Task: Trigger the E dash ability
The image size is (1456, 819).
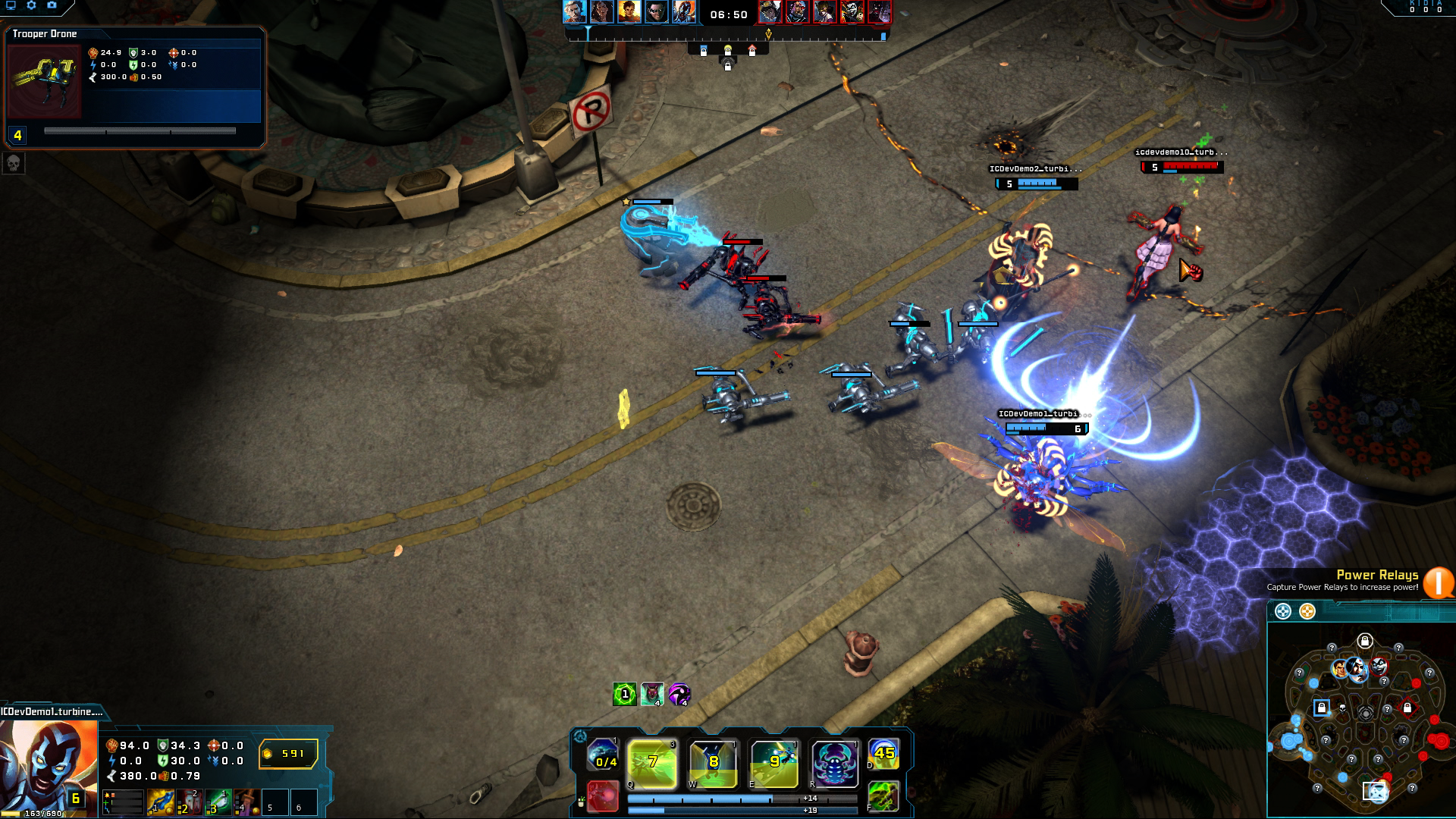Action: [773, 764]
